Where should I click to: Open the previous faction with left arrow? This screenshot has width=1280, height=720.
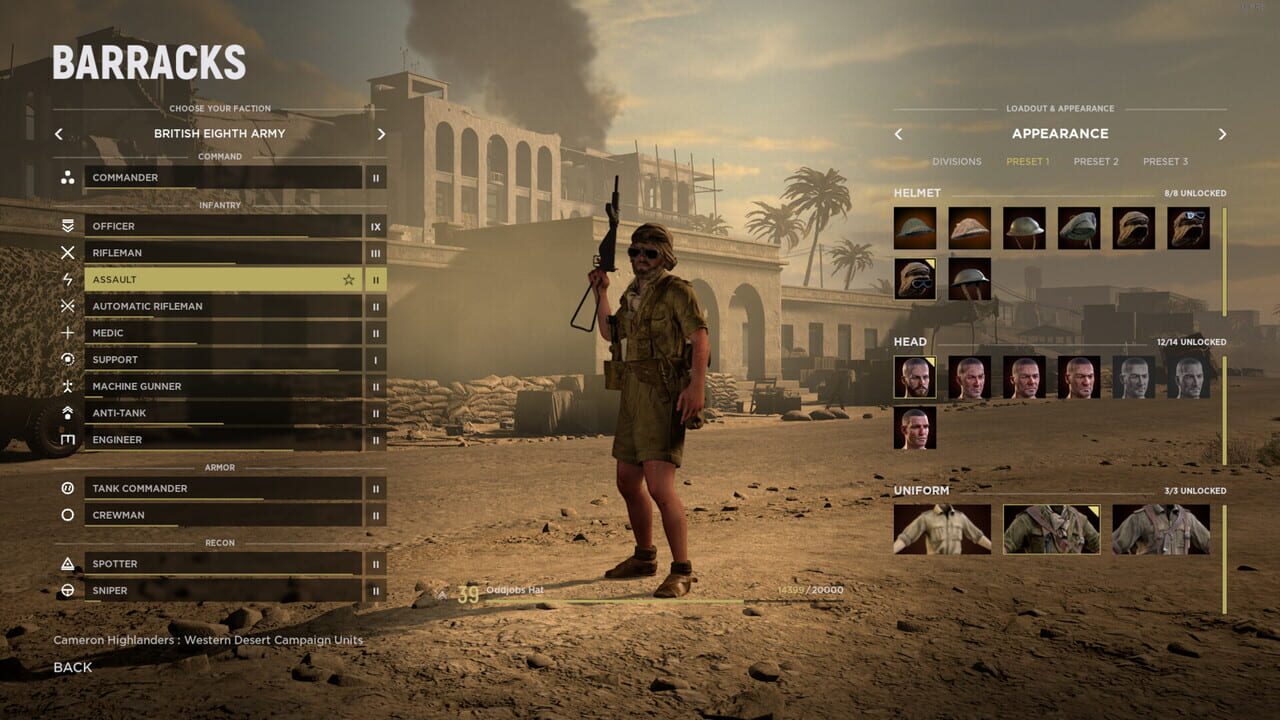pos(58,133)
